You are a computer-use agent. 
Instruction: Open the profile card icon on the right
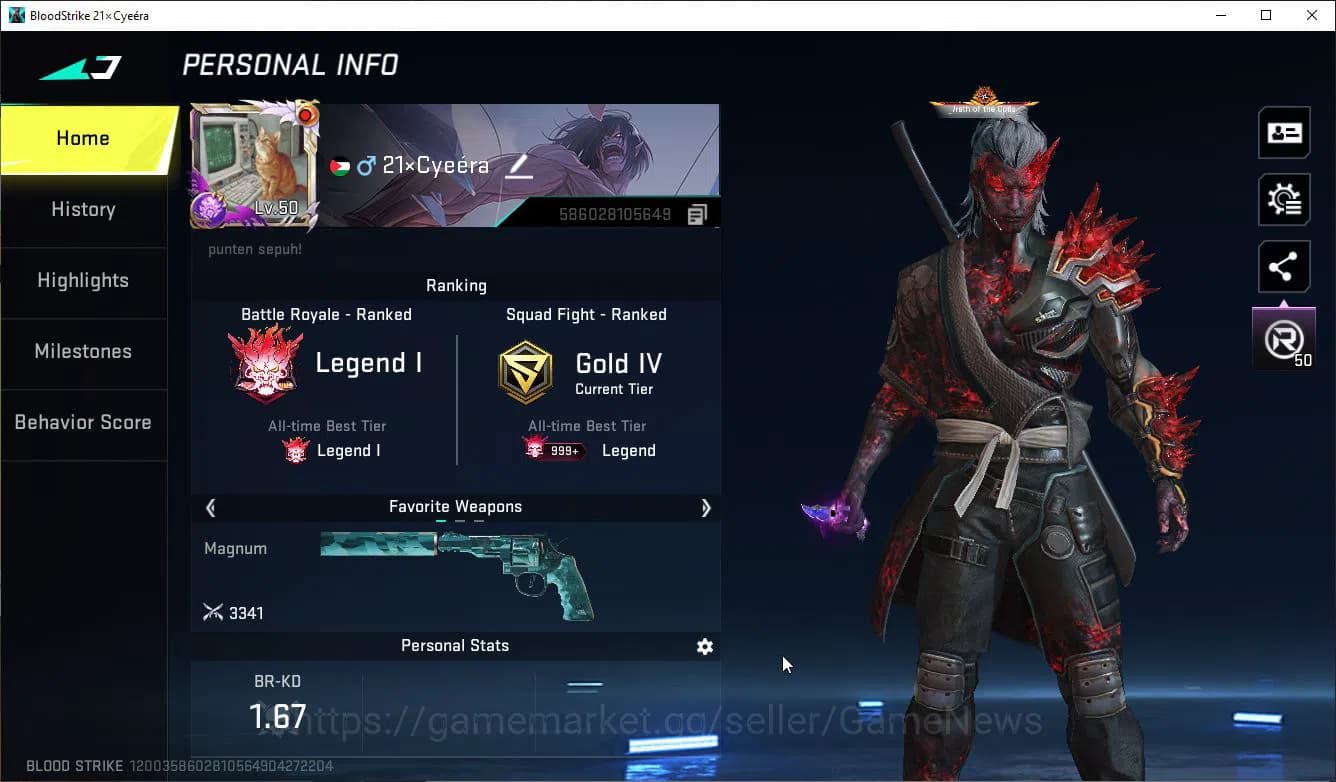click(1284, 132)
